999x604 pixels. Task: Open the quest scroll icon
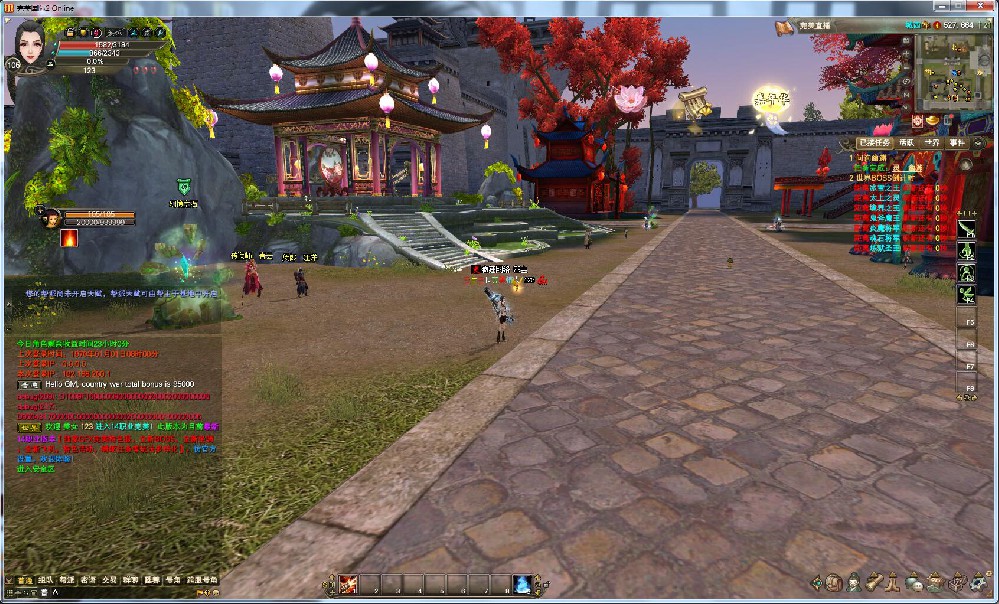click(x=873, y=583)
